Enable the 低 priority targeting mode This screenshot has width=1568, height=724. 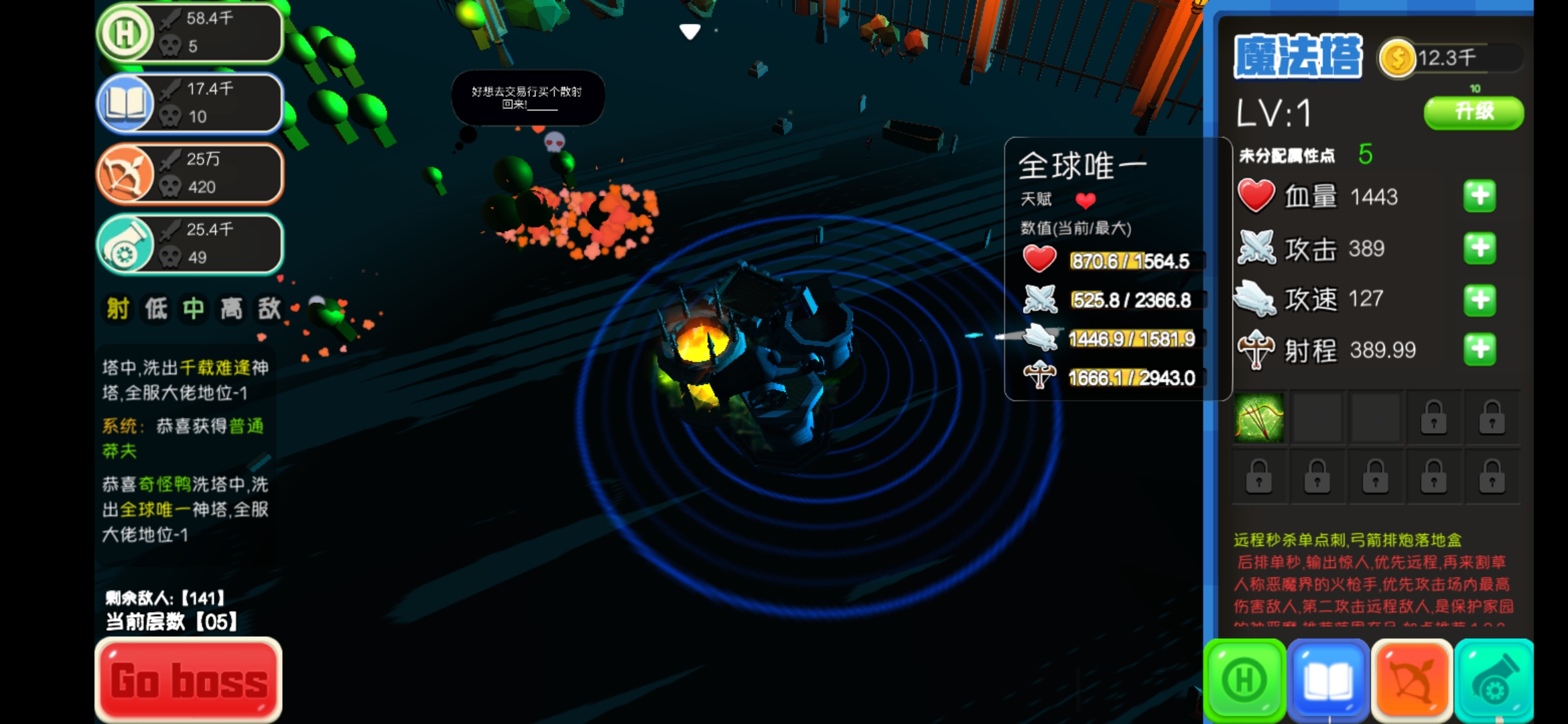pos(154,309)
